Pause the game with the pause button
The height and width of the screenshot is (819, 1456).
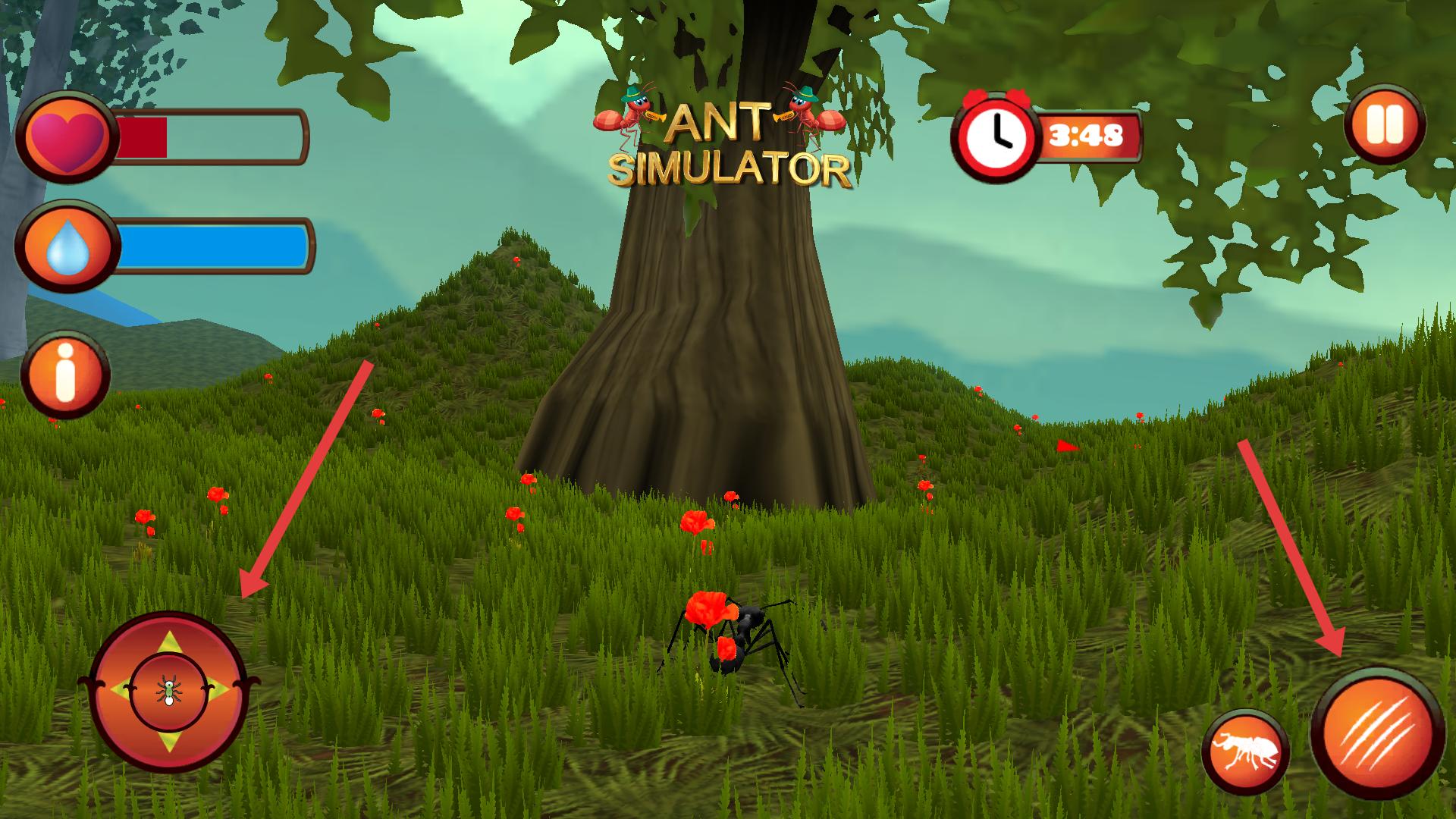click(1385, 125)
